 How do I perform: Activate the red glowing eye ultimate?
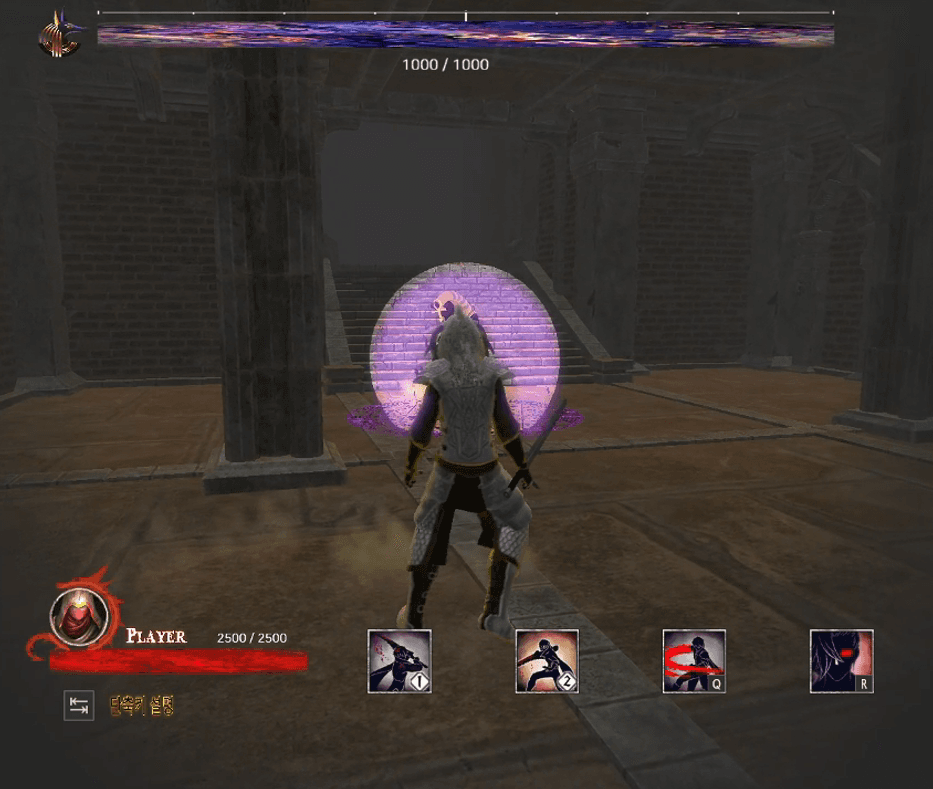tap(841, 661)
